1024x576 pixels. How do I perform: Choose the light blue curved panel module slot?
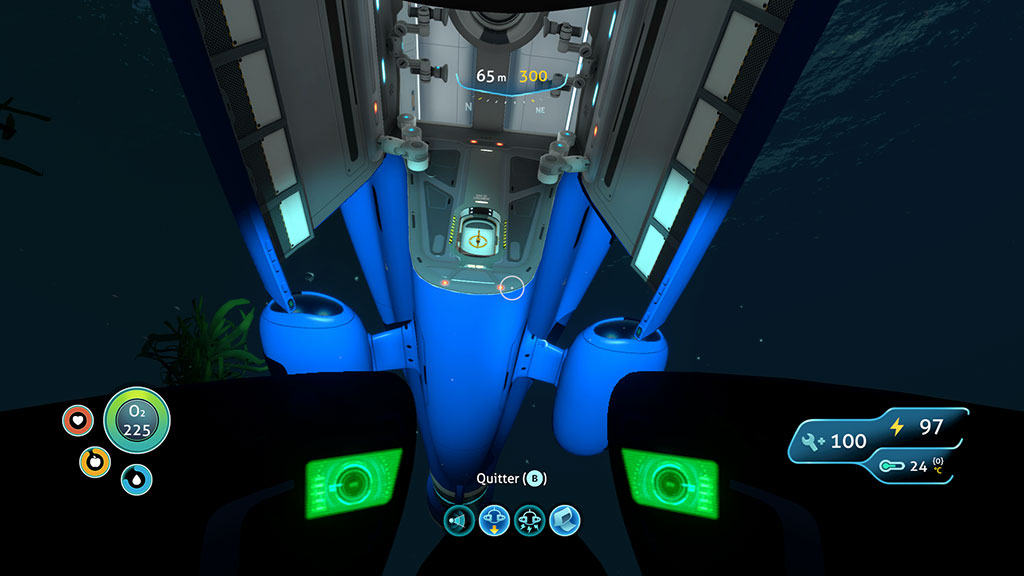pos(563,521)
